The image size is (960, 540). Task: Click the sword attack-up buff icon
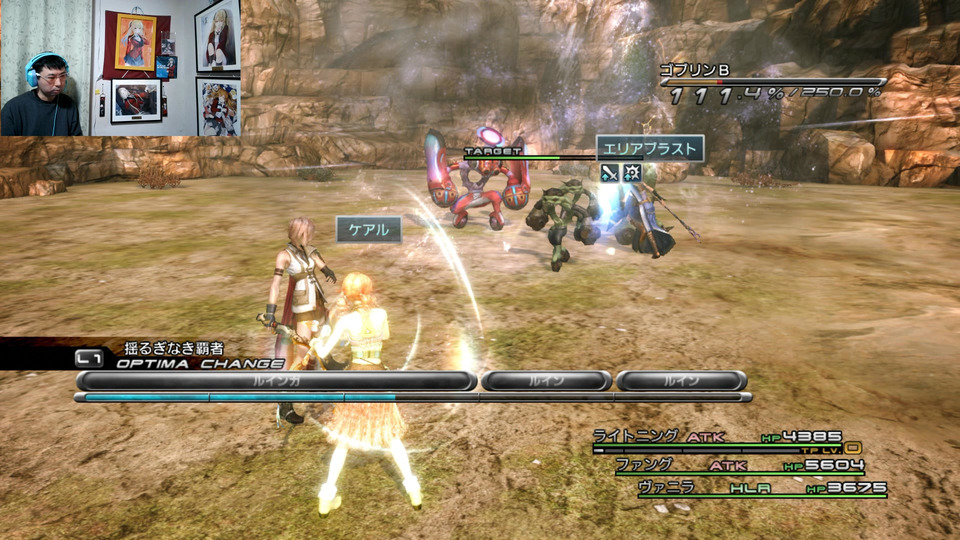(610, 173)
